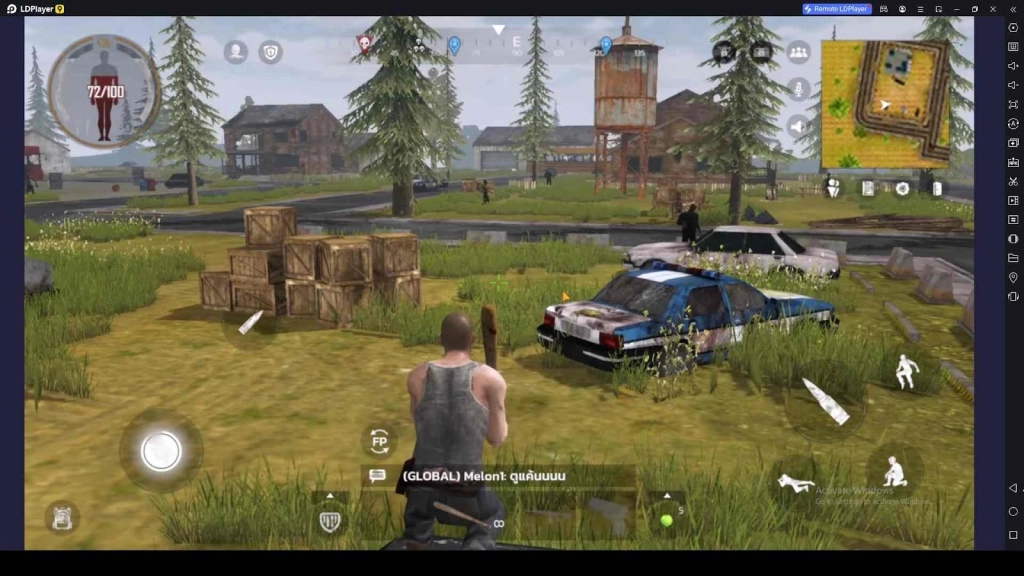1024x576 pixels.
Task: Make the character jump
Action: point(906,372)
